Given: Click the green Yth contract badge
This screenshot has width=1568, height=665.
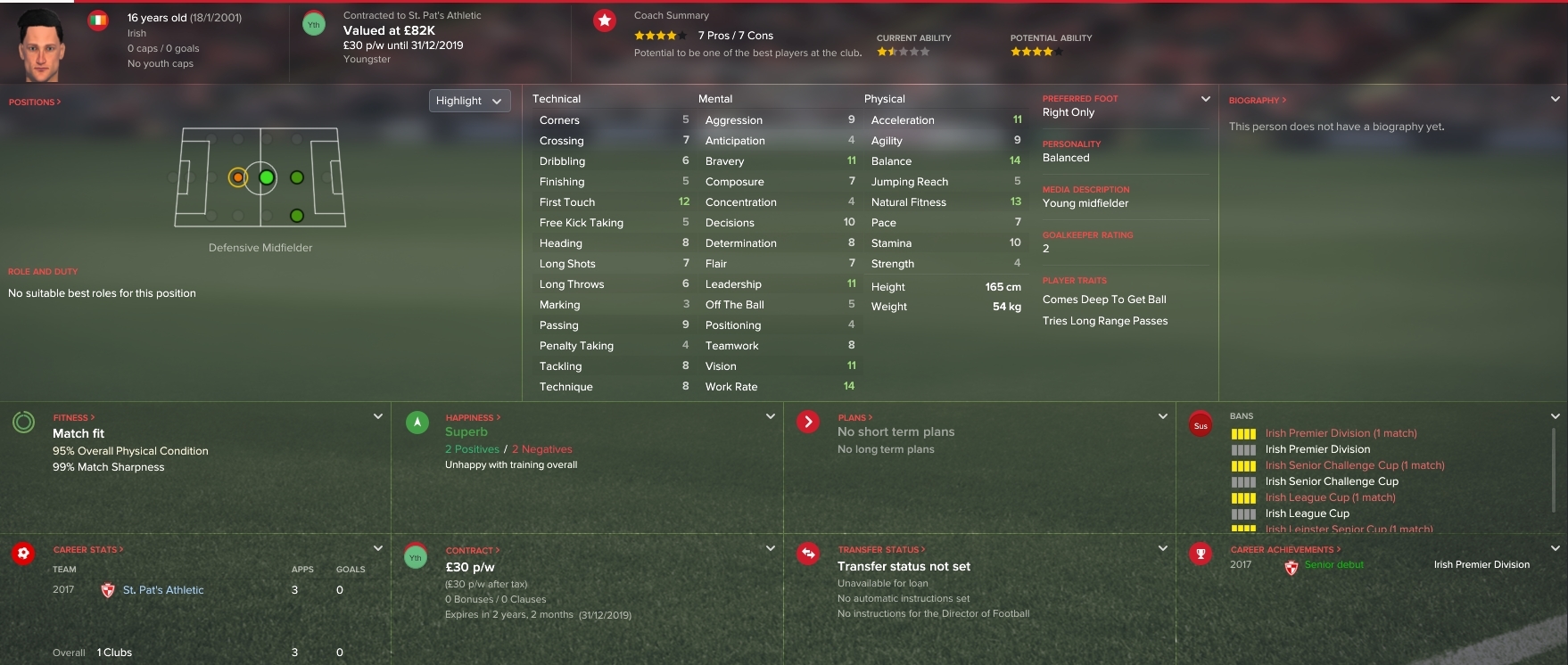Looking at the screenshot, I should point(313,24).
